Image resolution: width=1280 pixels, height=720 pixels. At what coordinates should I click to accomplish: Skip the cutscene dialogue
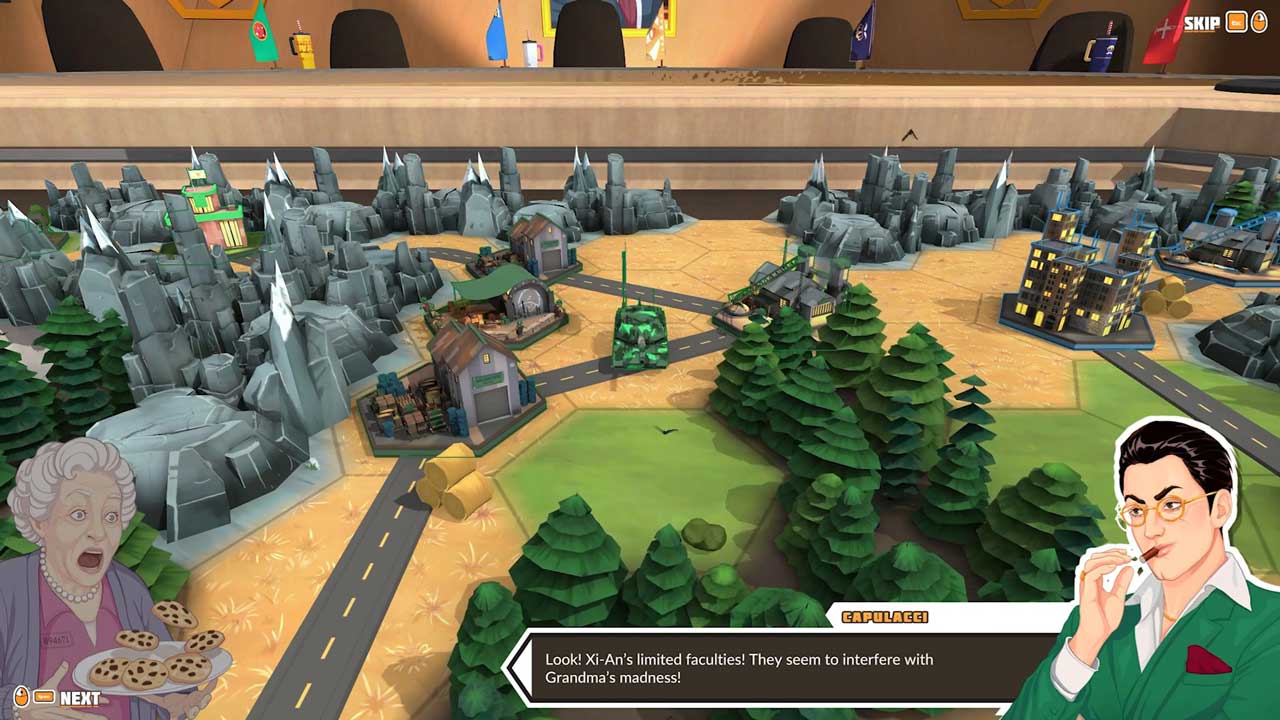1202,23
